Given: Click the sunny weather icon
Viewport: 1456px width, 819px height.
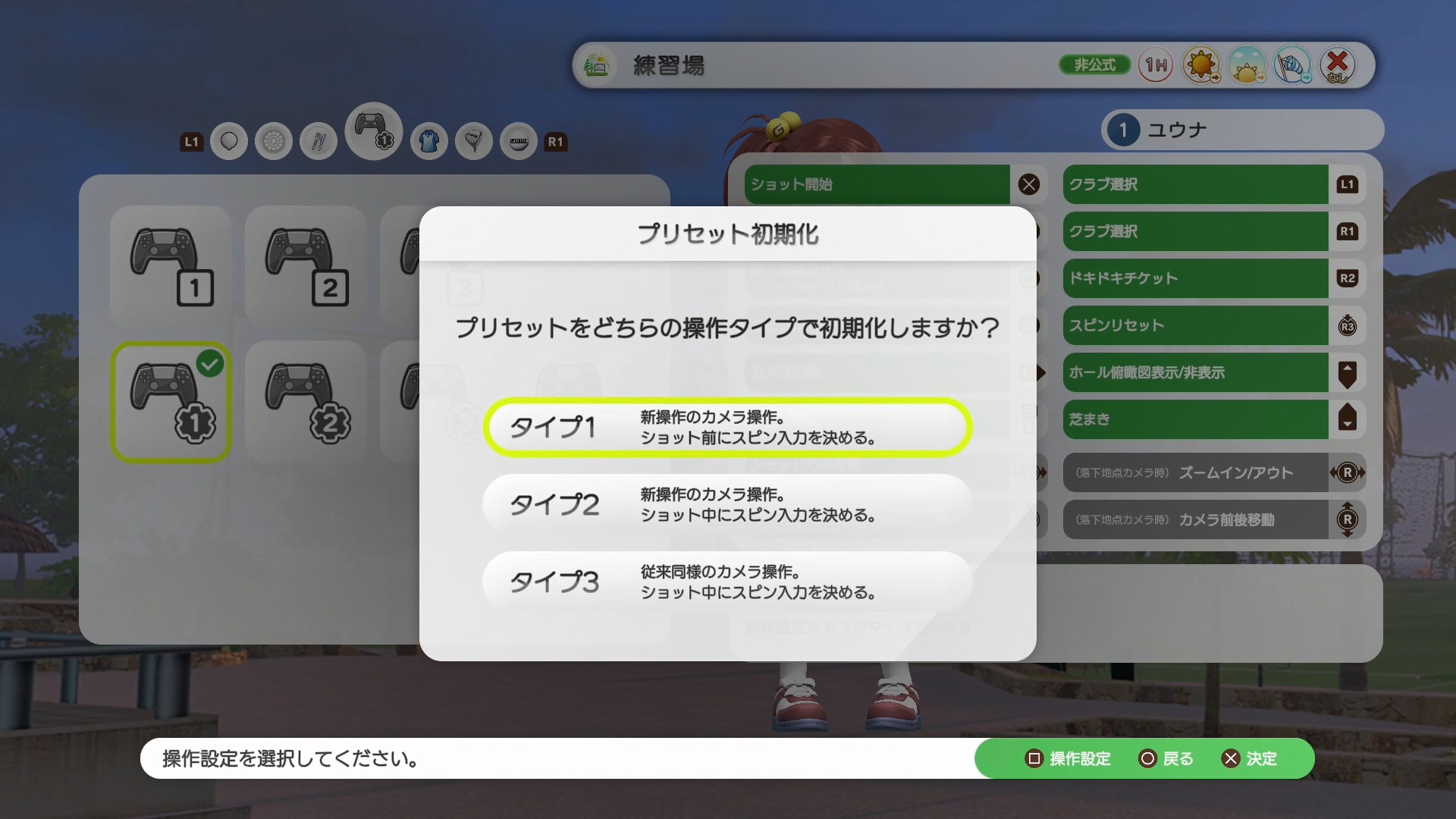Looking at the screenshot, I should pos(1202,65).
